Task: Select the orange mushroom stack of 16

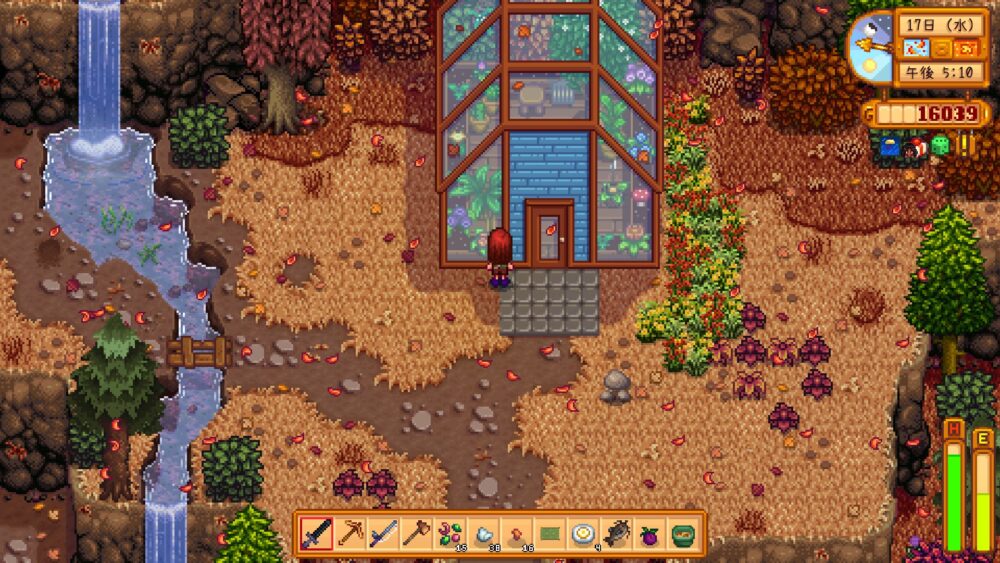Action: (x=516, y=534)
